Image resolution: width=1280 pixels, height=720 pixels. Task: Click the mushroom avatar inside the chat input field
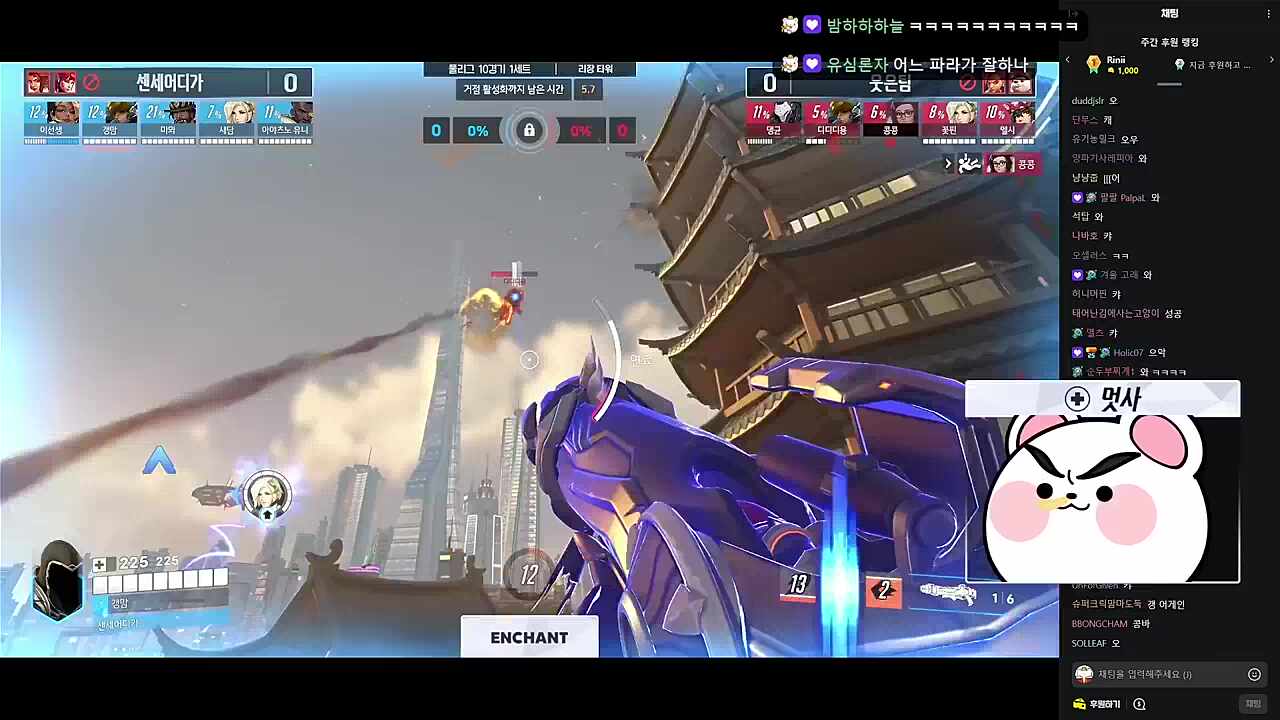1083,674
